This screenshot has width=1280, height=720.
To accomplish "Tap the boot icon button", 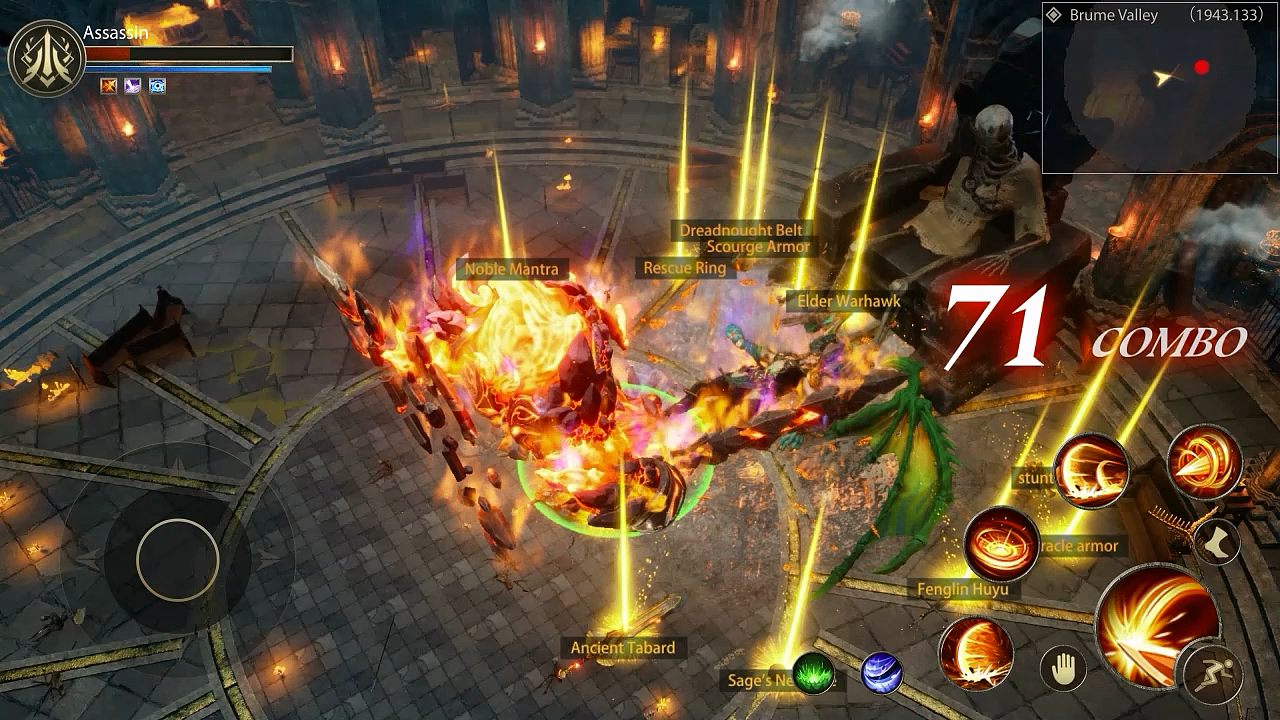I will [1217, 542].
